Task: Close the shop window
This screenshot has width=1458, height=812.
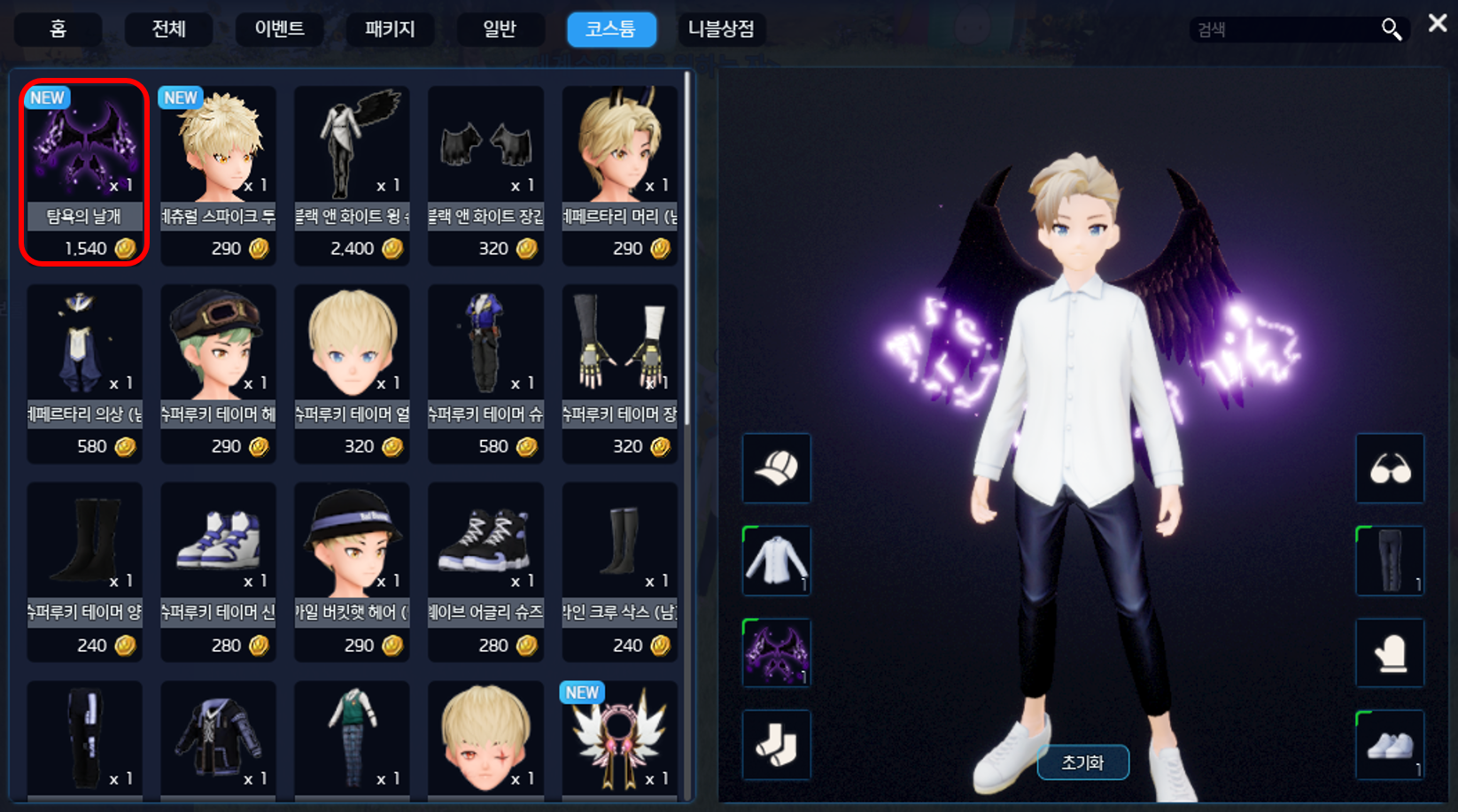Action: click(x=1437, y=24)
